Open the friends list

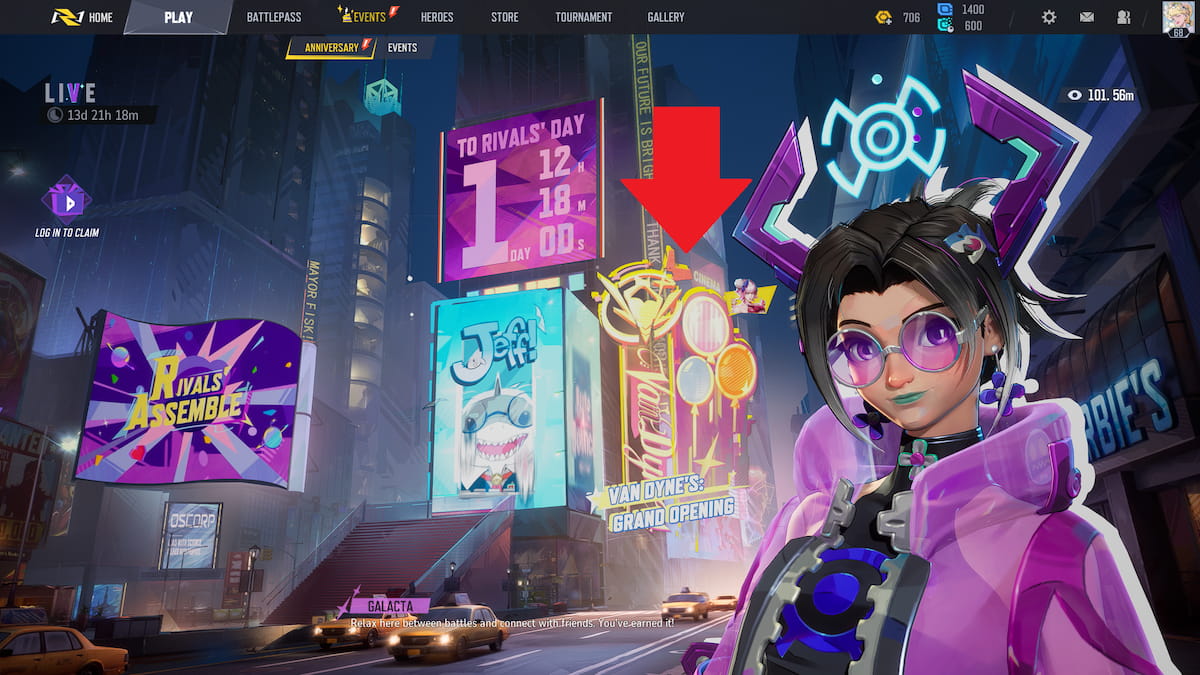(1124, 17)
